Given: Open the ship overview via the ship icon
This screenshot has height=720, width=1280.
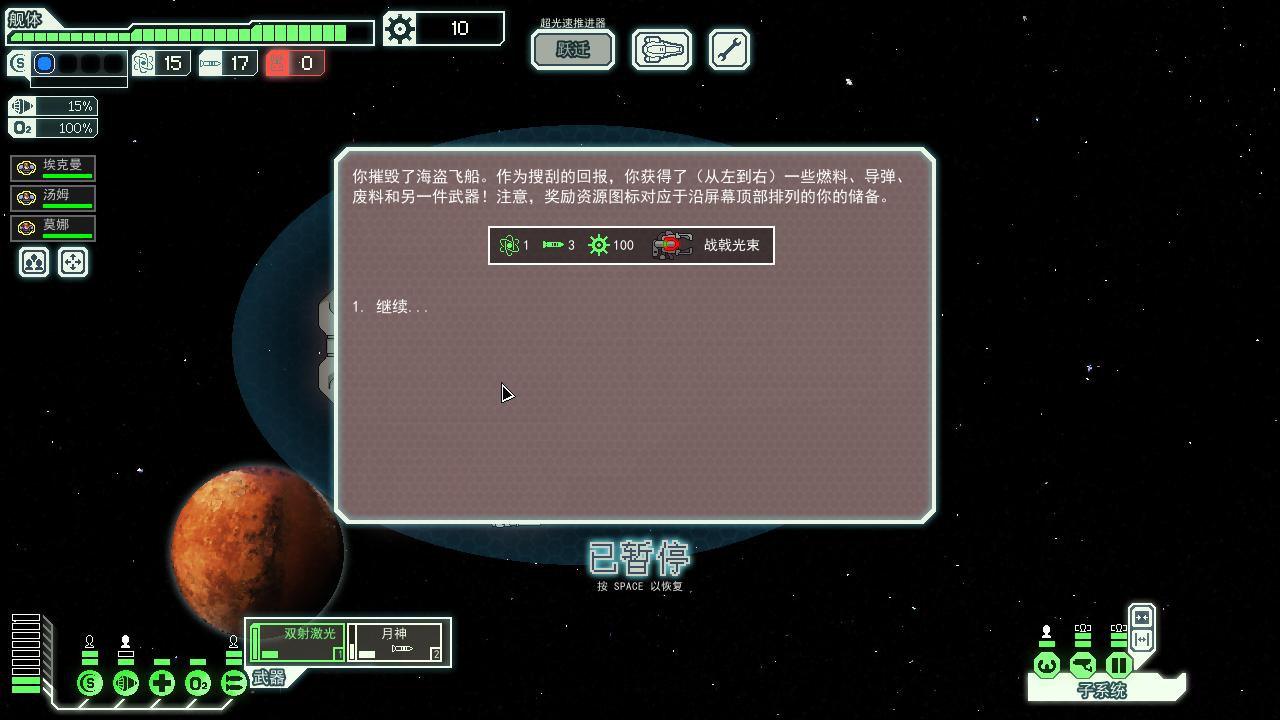Looking at the screenshot, I should coord(661,48).
